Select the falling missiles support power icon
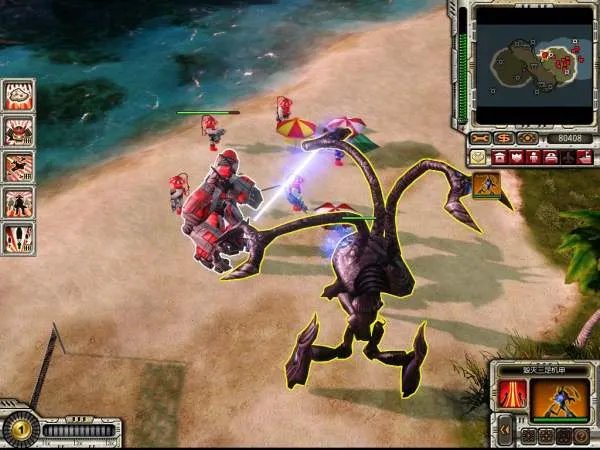600x450 pixels. coord(19,237)
